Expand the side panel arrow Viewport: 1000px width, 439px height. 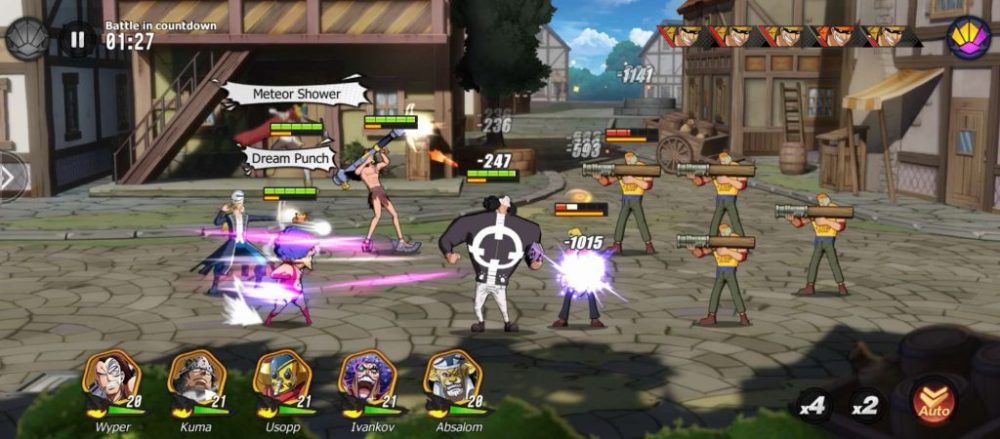[x=8, y=177]
